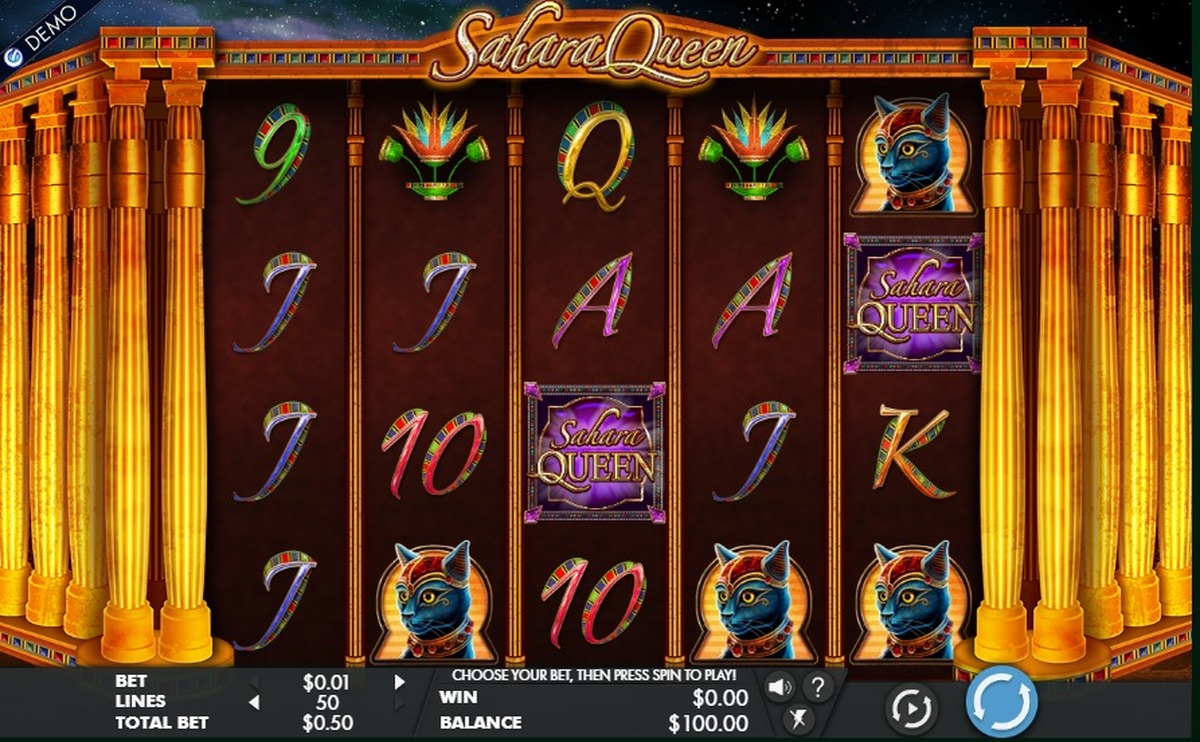Screen dimensions: 1200x742
Task: Toggle the lightning quick spin option
Action: coord(797,717)
